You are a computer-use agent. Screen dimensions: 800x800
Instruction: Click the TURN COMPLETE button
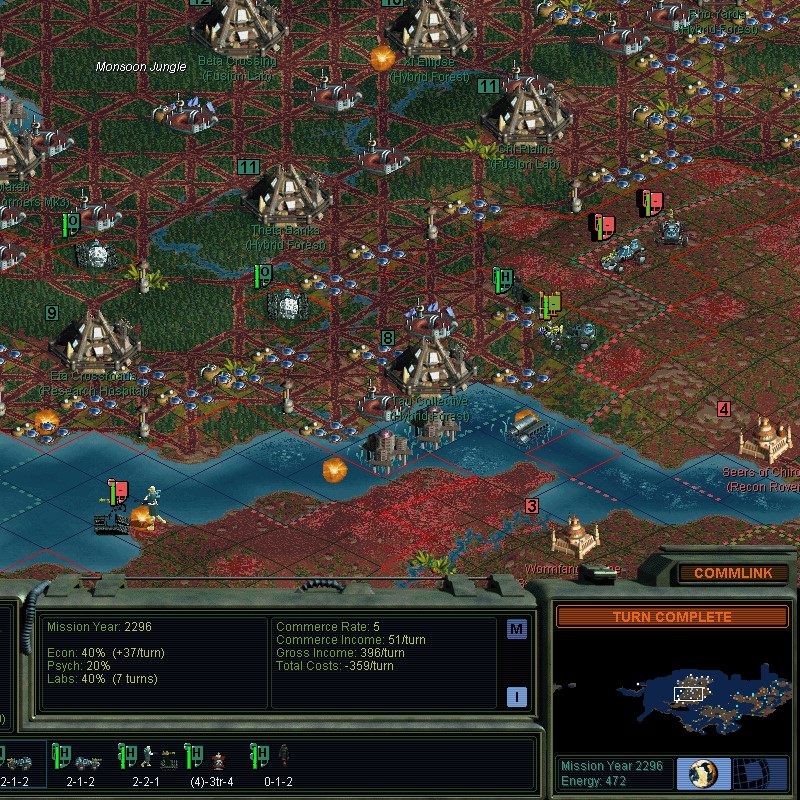672,617
